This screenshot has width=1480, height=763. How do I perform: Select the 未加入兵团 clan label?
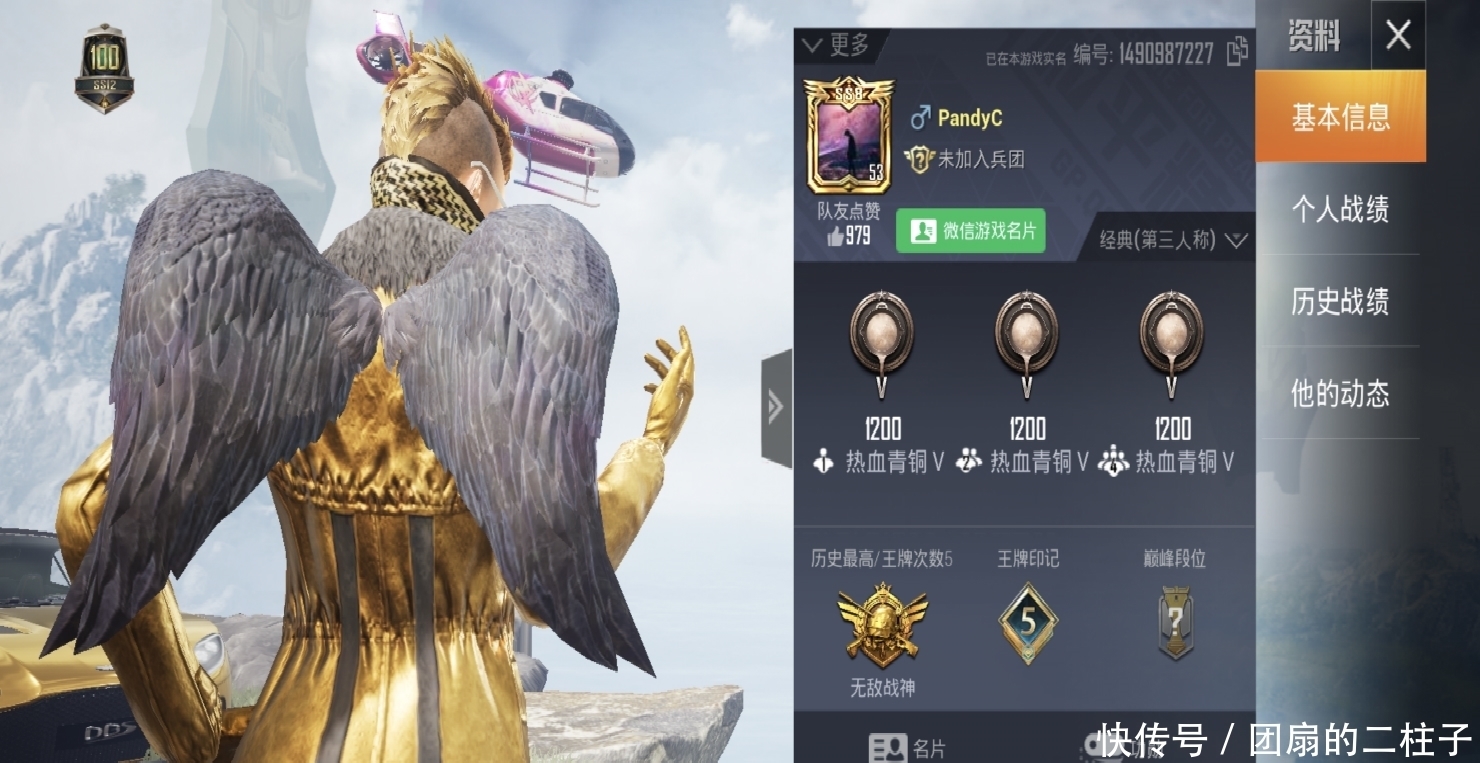coord(966,159)
